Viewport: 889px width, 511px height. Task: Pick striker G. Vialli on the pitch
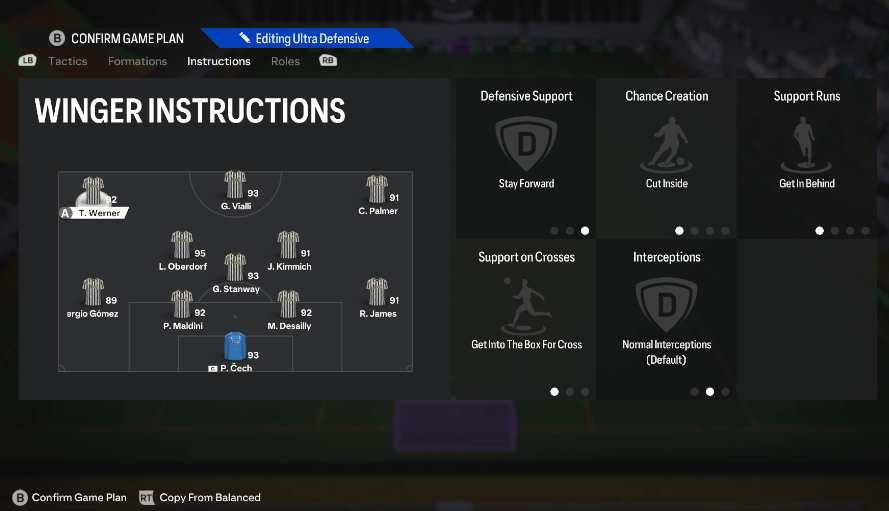(235, 186)
